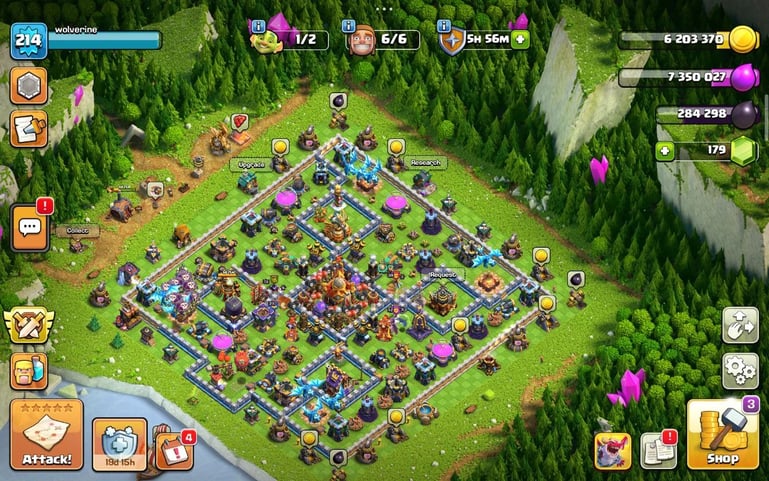The image size is (769, 481).
Task: Click the level 214 experience badge
Action: pos(28,41)
